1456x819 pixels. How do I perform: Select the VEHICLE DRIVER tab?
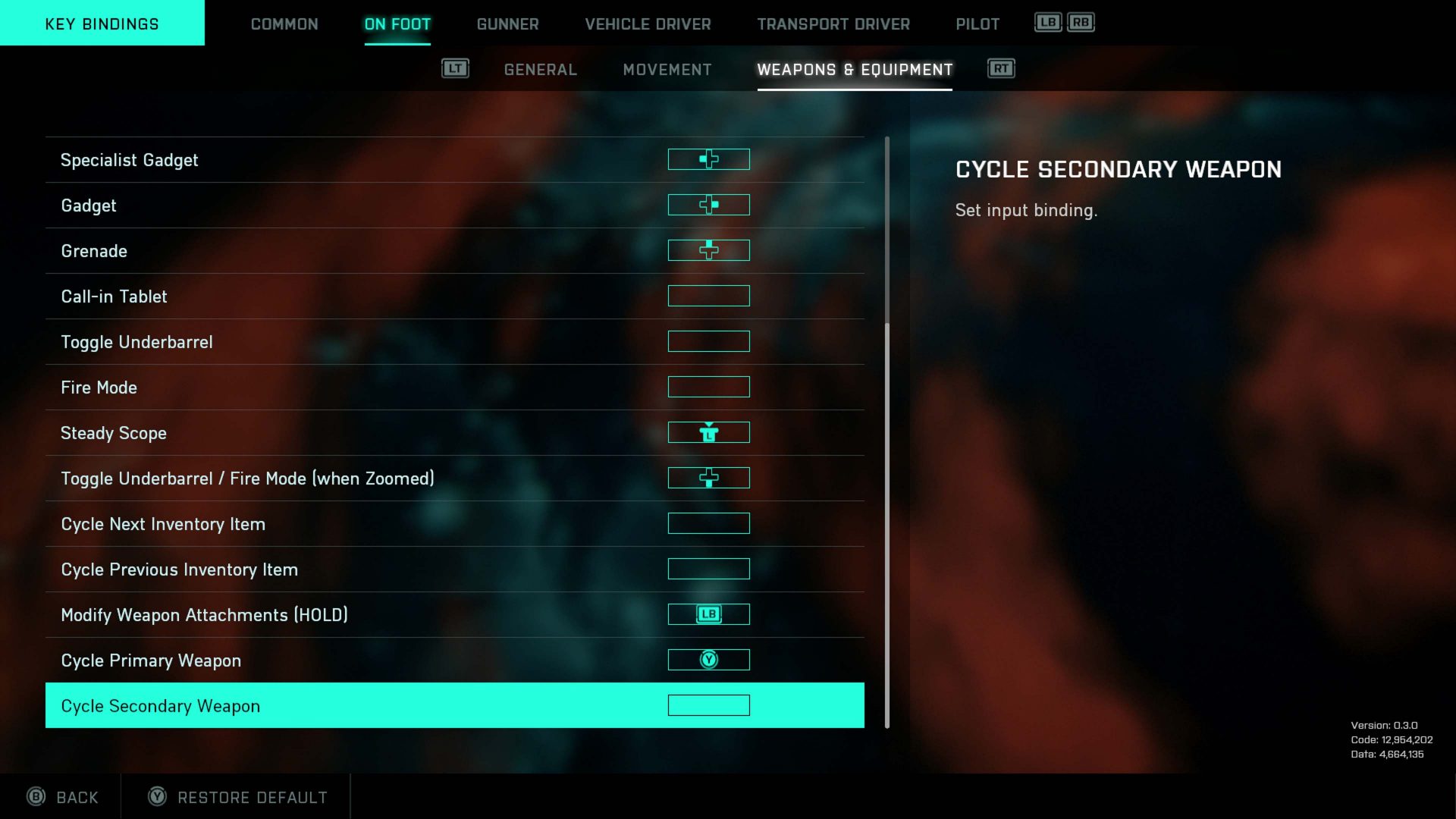point(648,24)
